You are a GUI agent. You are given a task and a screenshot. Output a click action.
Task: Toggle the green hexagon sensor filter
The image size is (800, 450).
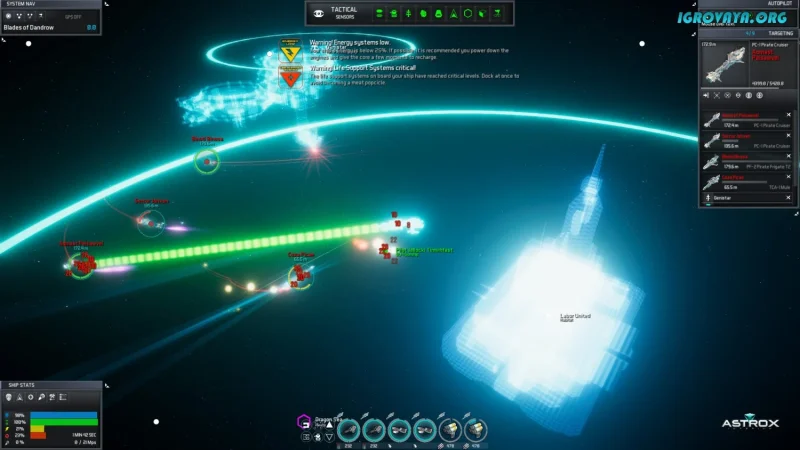tap(467, 14)
